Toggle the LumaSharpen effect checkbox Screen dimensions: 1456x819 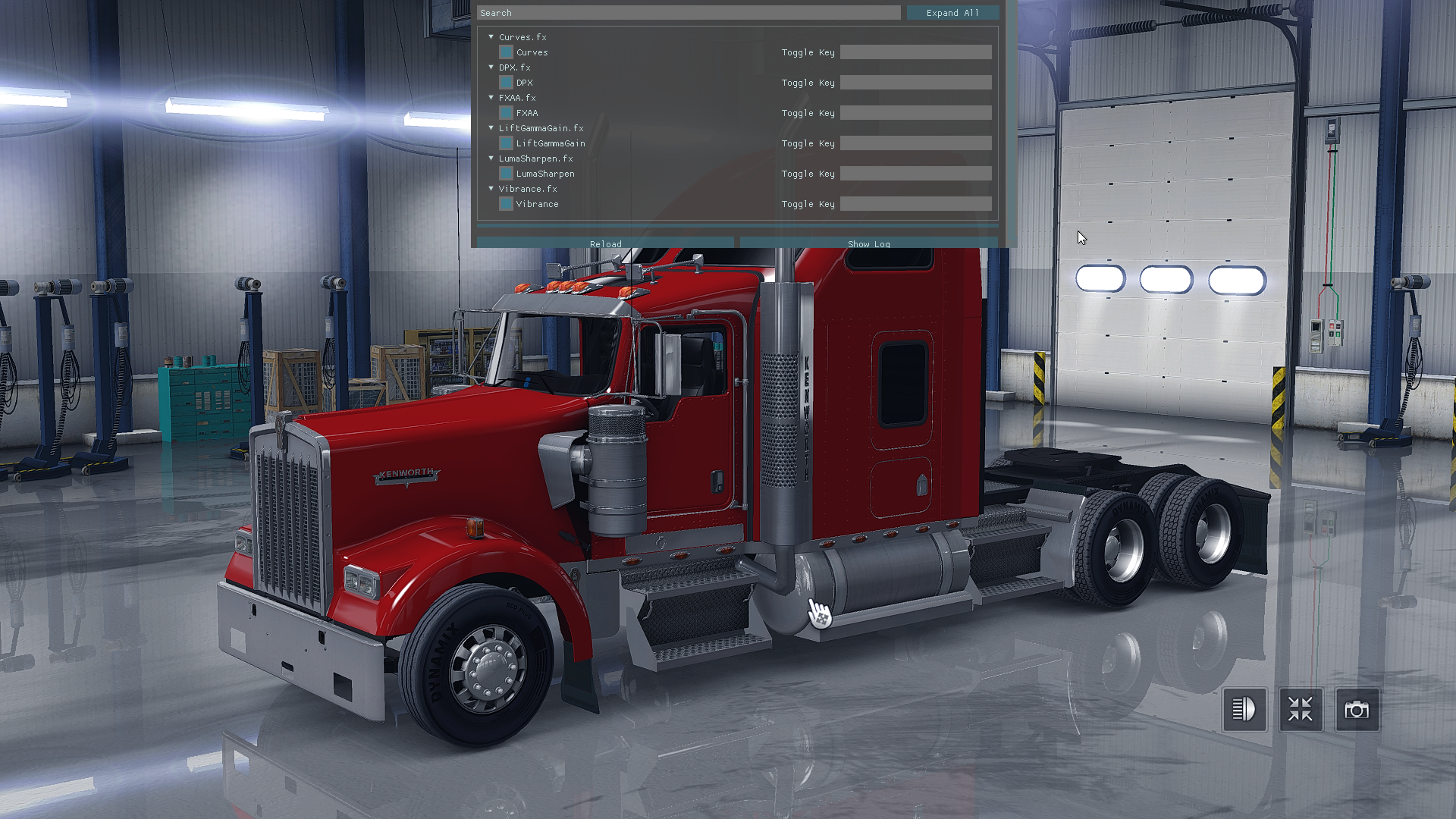506,174
